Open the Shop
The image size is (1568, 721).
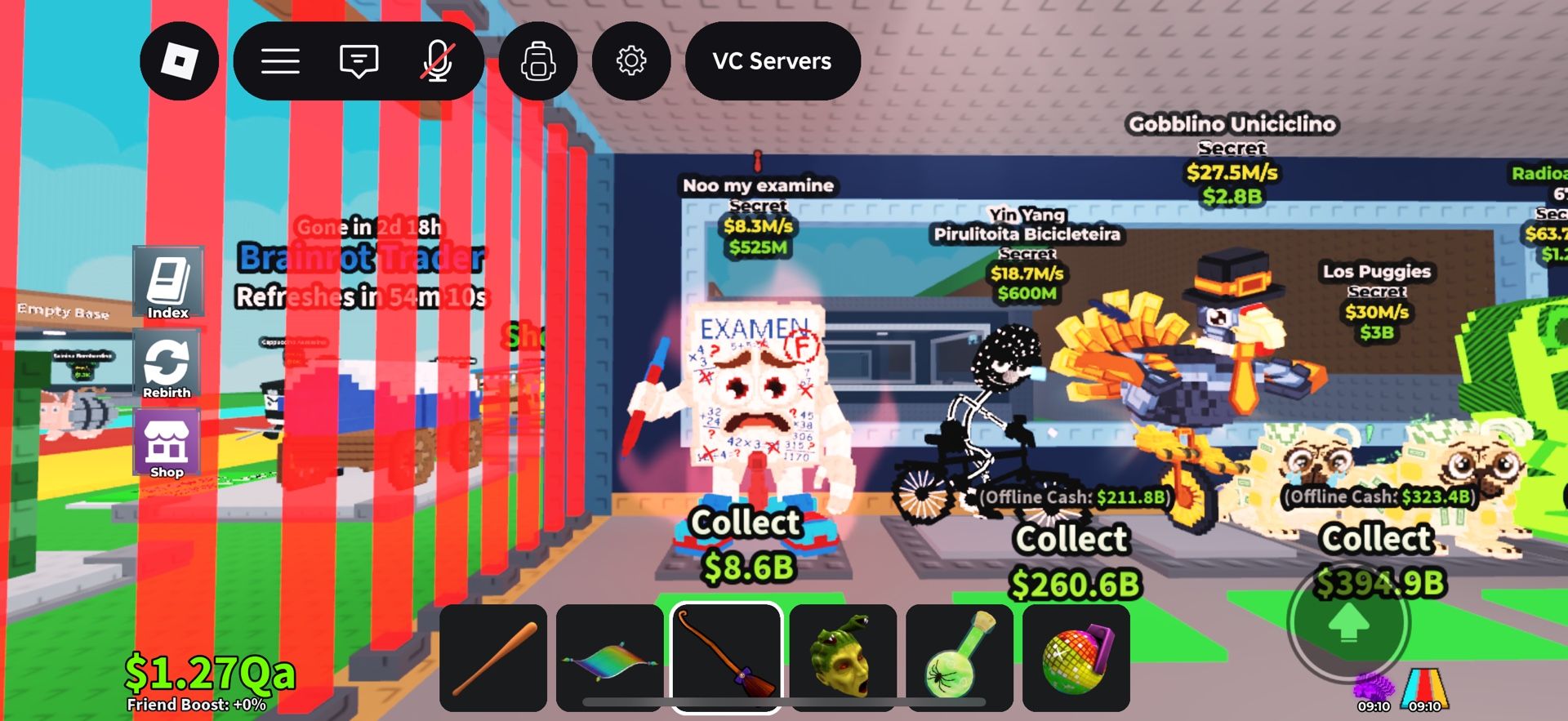point(167,443)
